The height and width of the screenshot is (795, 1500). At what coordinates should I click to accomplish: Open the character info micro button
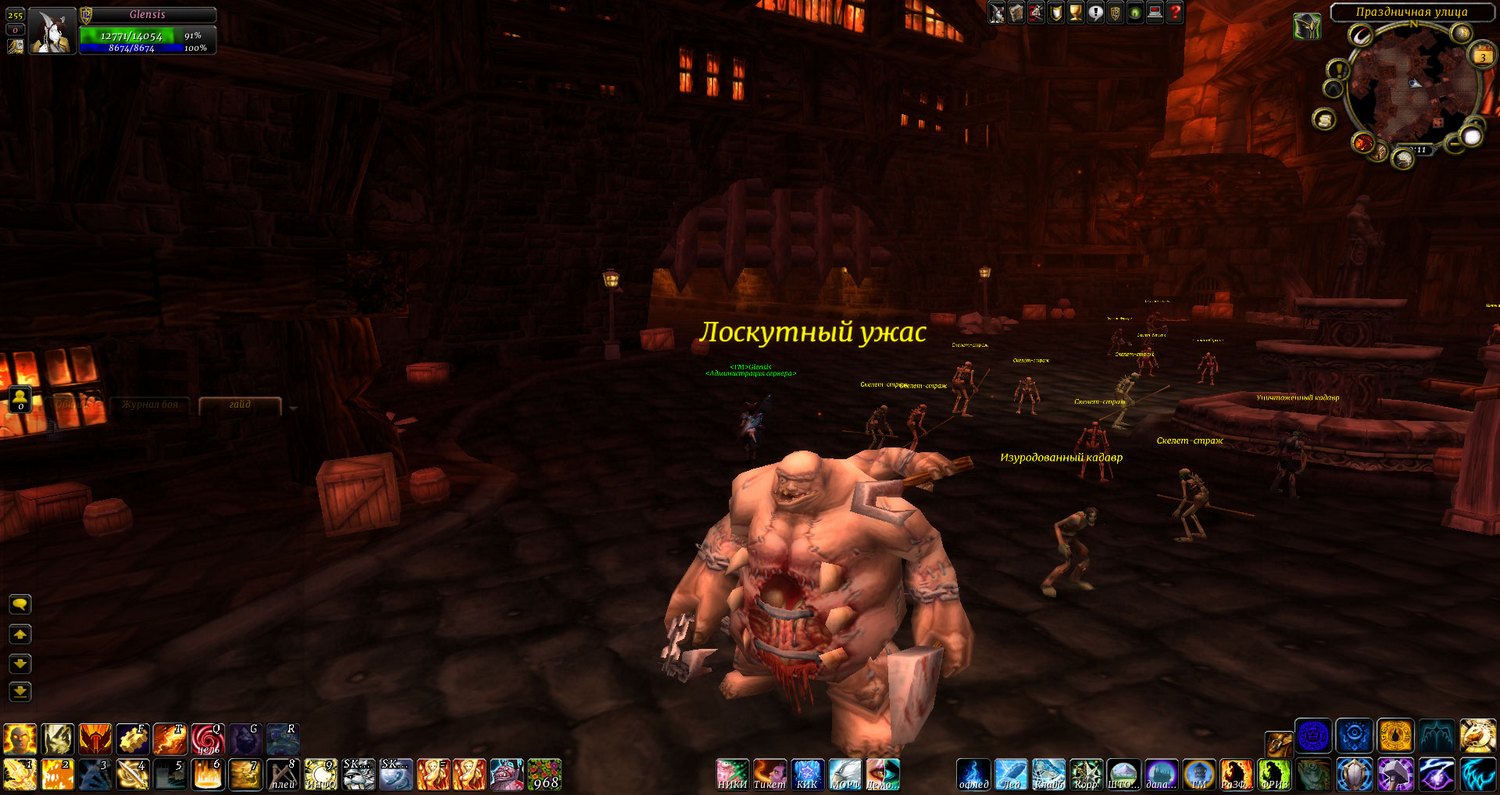point(997,13)
